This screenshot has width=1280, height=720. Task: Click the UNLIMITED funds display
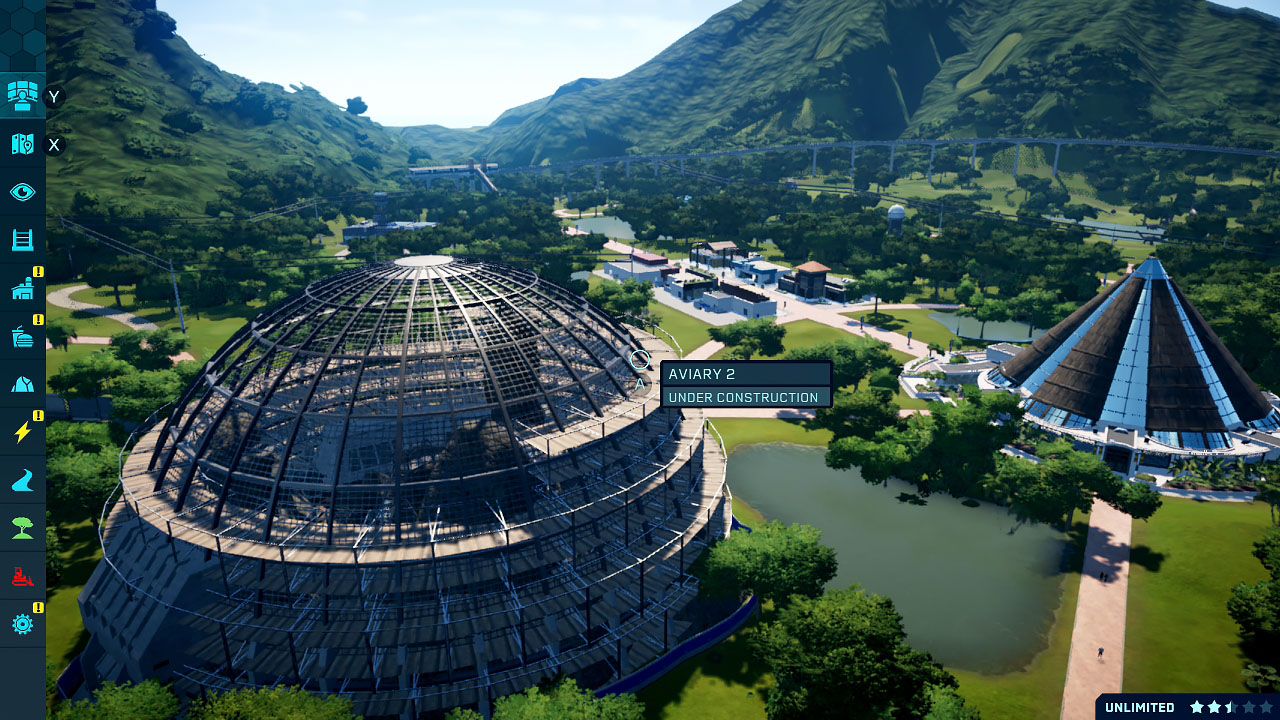(x=1138, y=707)
